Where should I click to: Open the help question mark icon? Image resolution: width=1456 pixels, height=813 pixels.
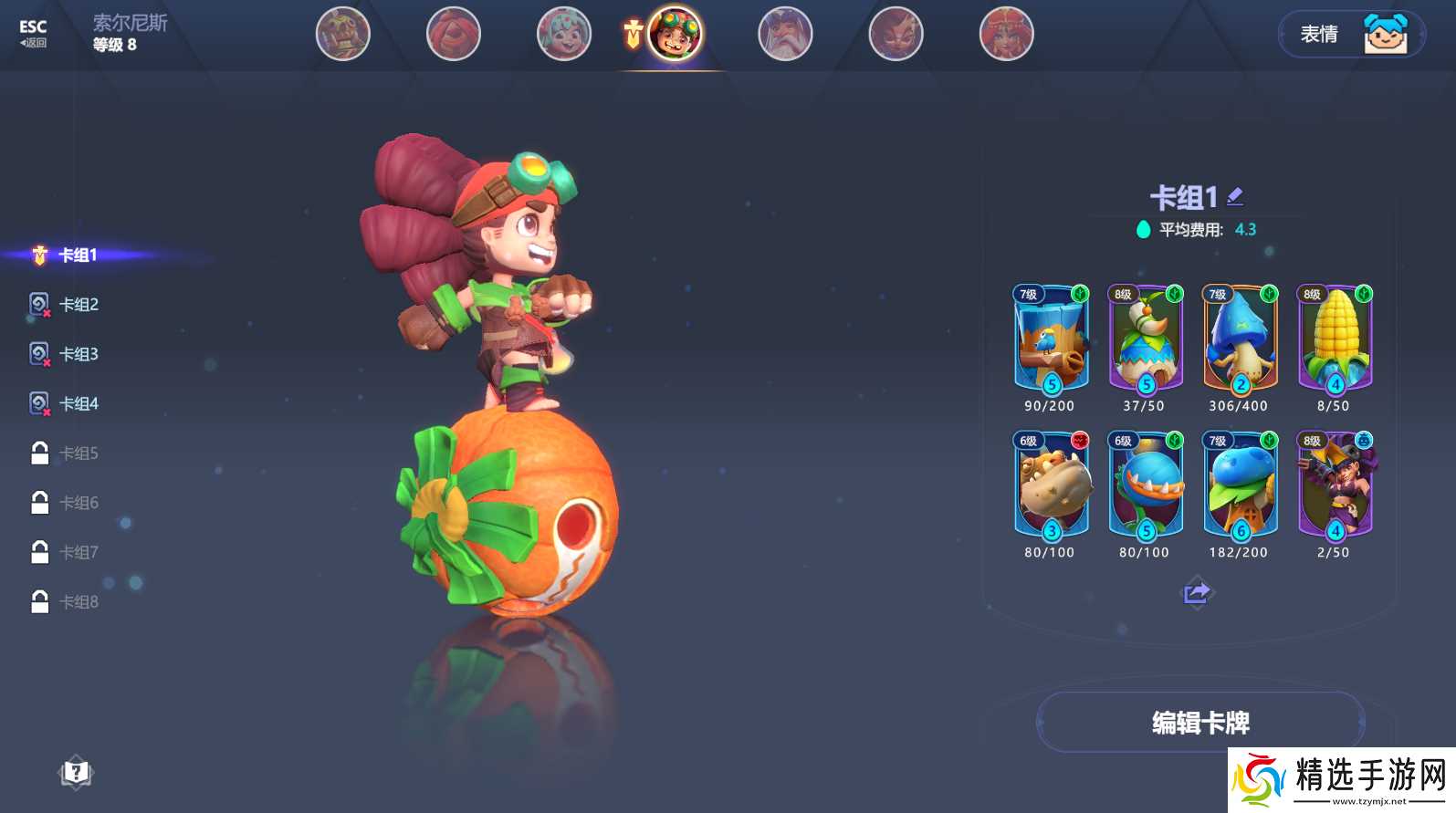click(x=76, y=773)
